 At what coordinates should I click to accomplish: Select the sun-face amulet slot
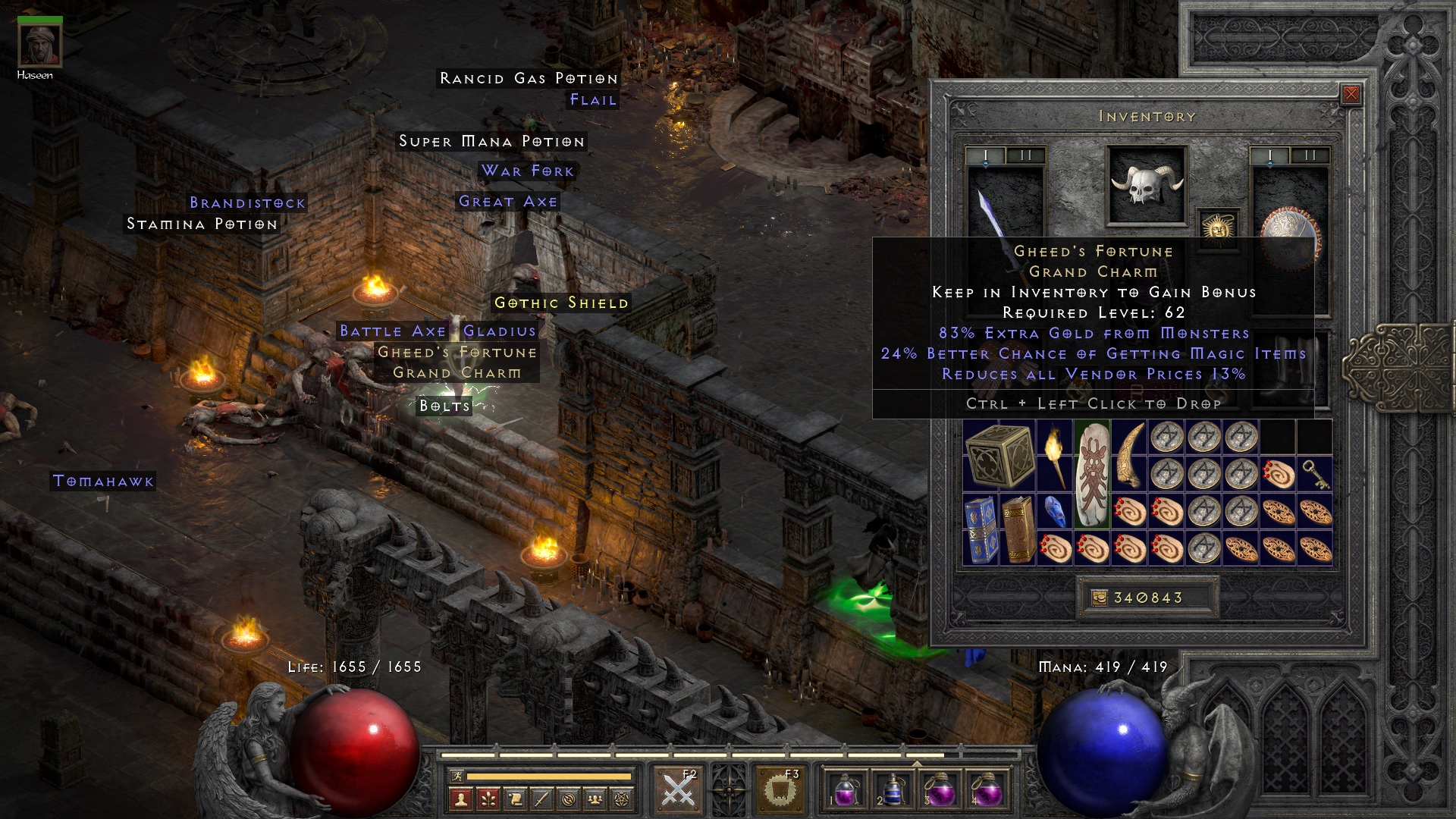1218,227
